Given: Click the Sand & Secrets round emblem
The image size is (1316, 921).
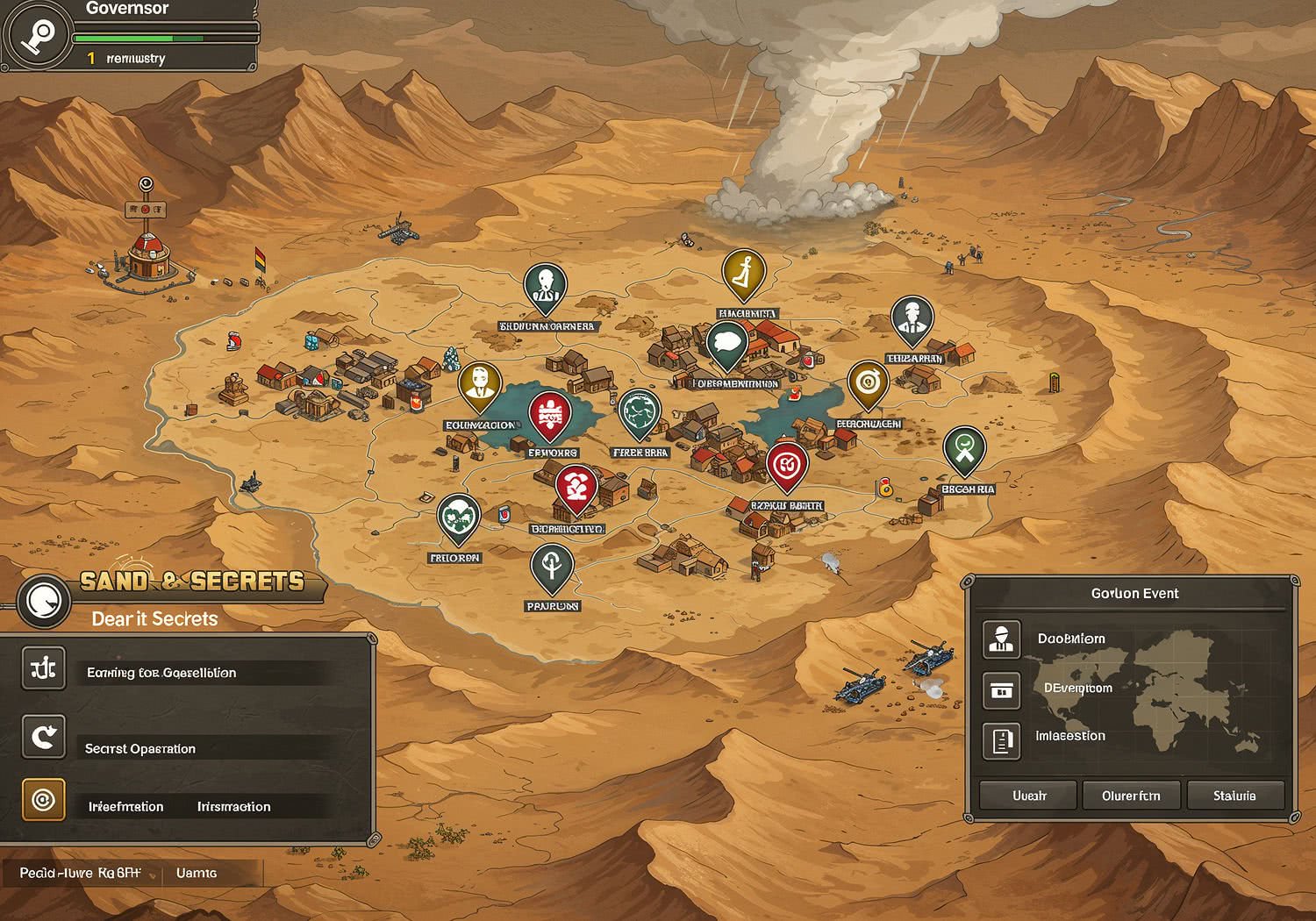Looking at the screenshot, I should [x=42, y=602].
